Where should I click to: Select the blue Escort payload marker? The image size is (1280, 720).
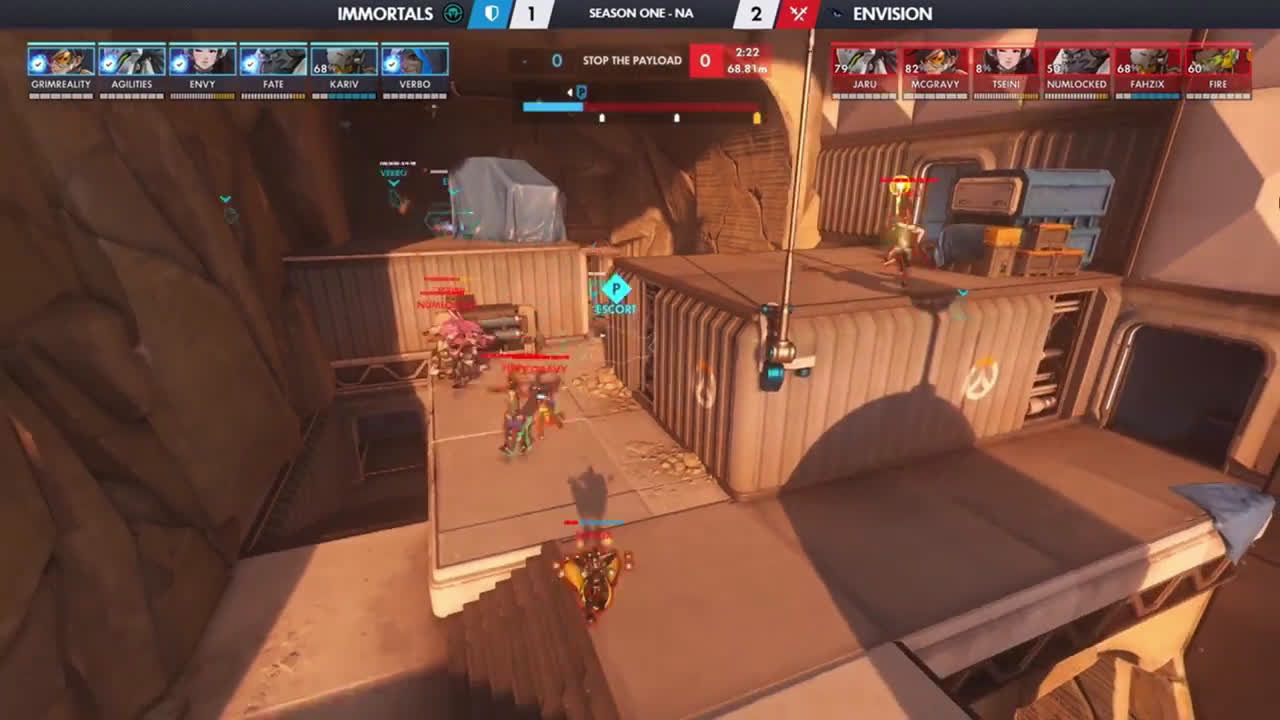615,291
